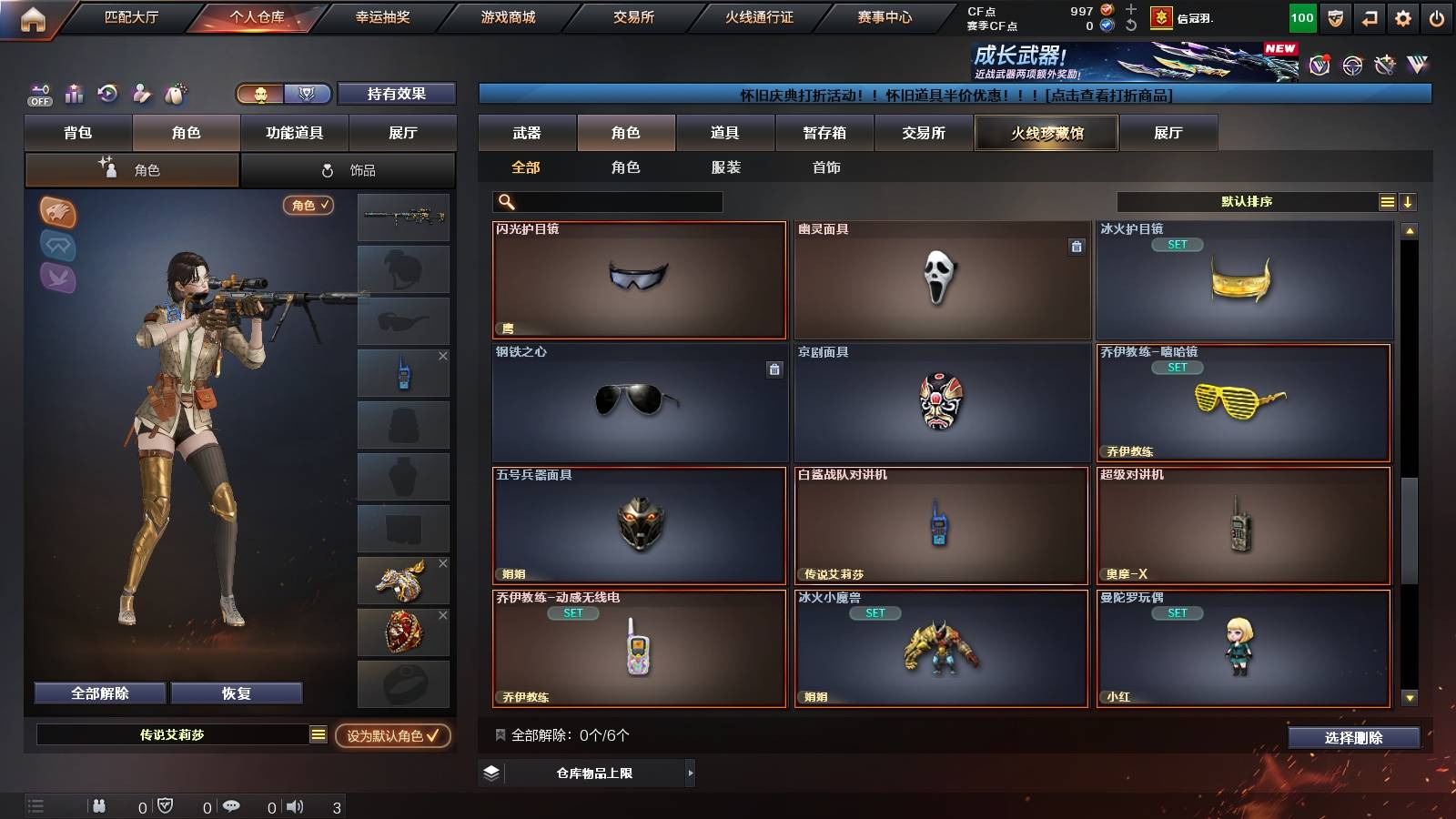The width and height of the screenshot is (1456, 819).
Task: Click the 选择删除 button
Action: pyautogui.click(x=1353, y=738)
